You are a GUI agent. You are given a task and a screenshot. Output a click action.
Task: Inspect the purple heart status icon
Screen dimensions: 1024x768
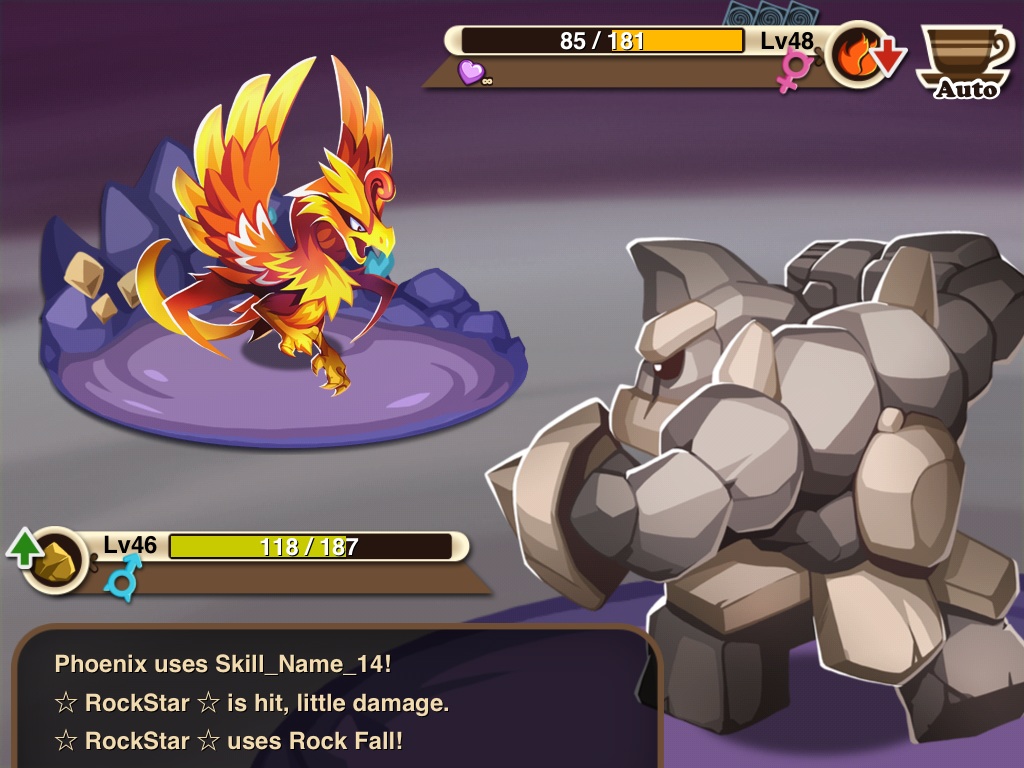point(470,71)
